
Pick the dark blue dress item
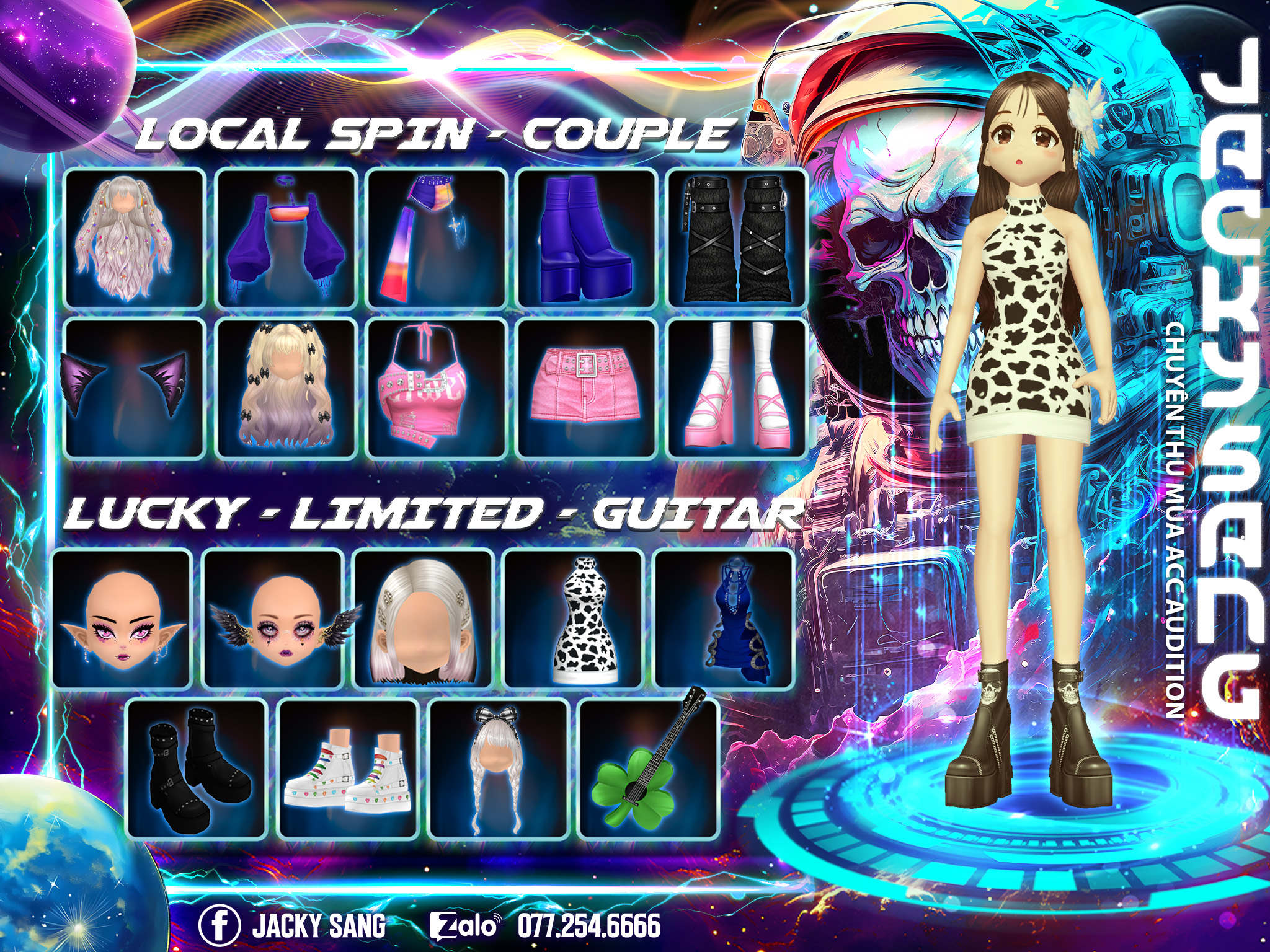click(724, 619)
